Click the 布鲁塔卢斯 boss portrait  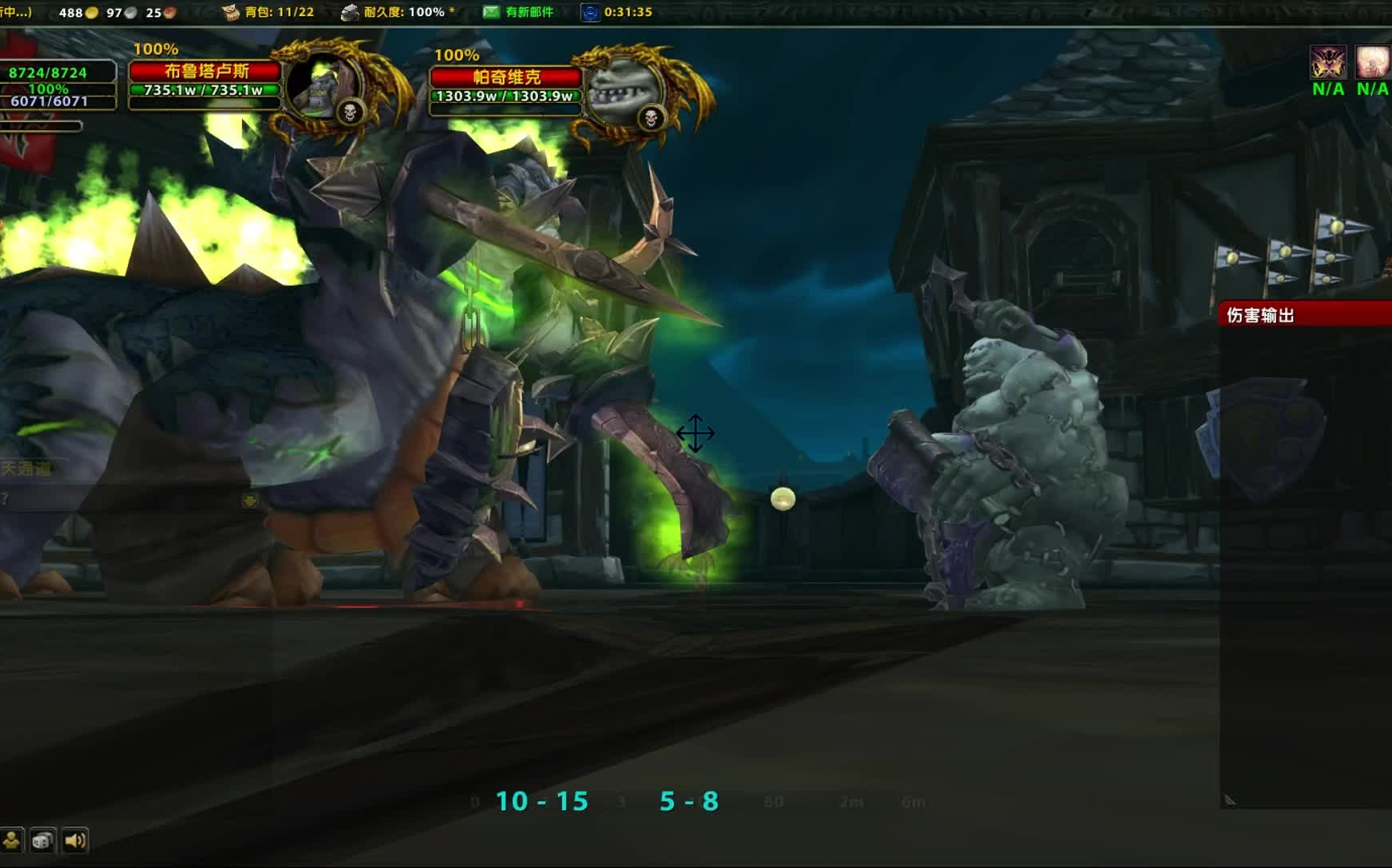coord(325,87)
